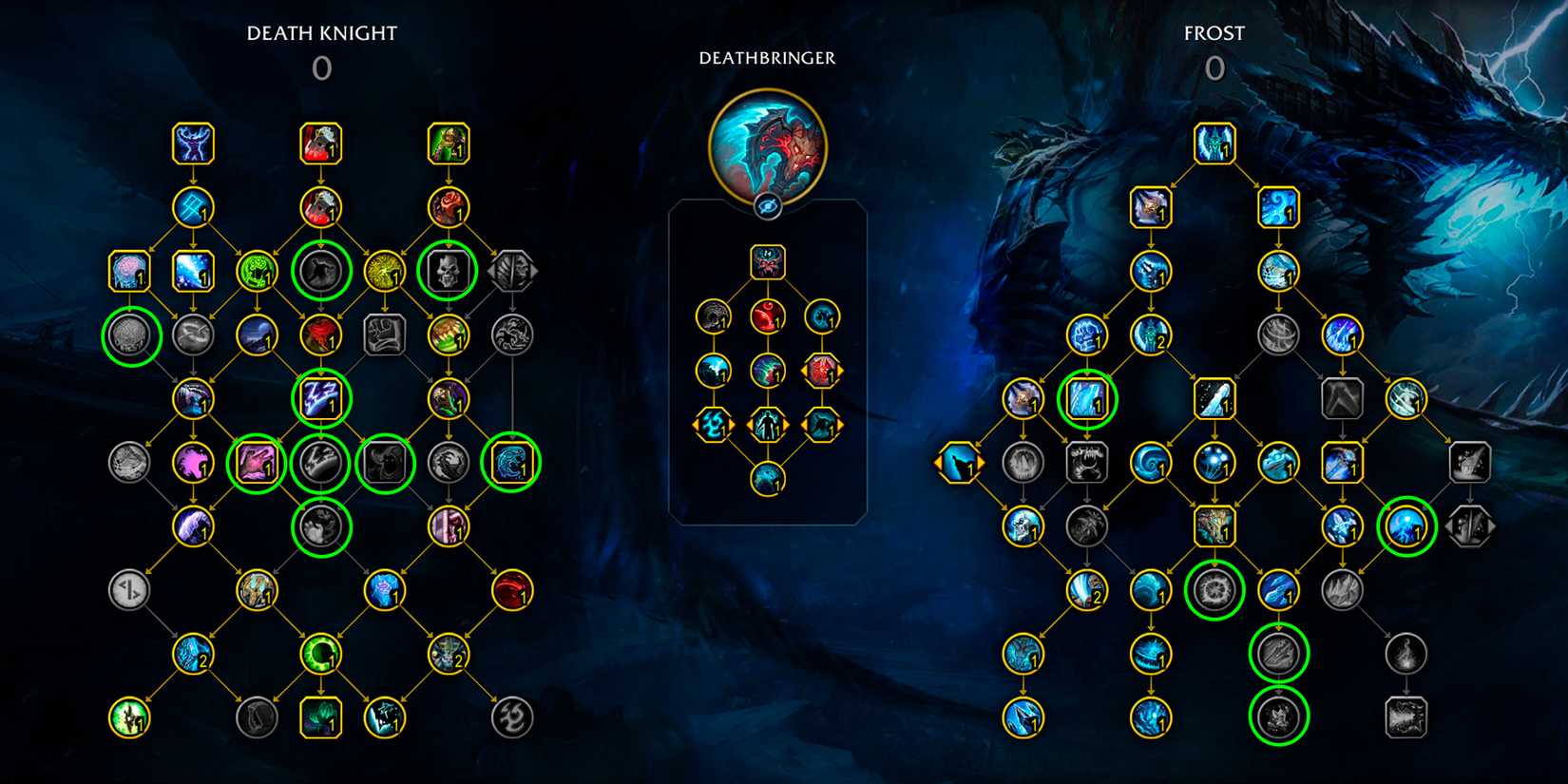
Task: Toggle the eye icon under the Deathbringer portrait
Action: pos(767,204)
